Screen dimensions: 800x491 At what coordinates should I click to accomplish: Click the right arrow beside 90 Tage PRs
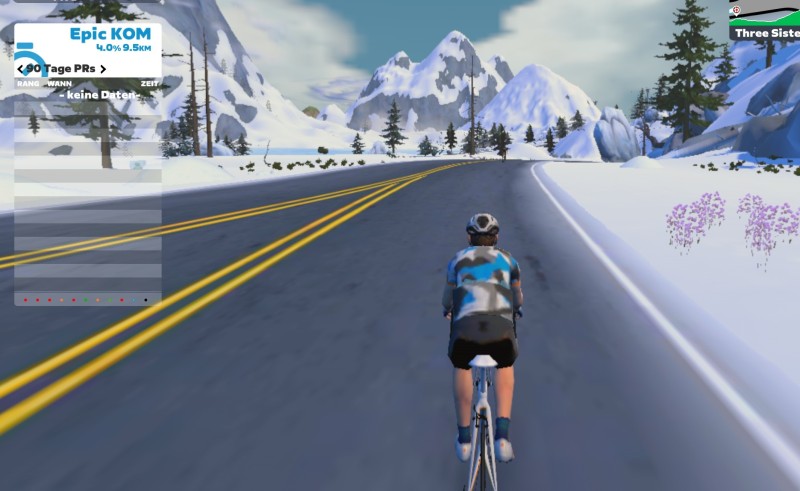pos(103,69)
